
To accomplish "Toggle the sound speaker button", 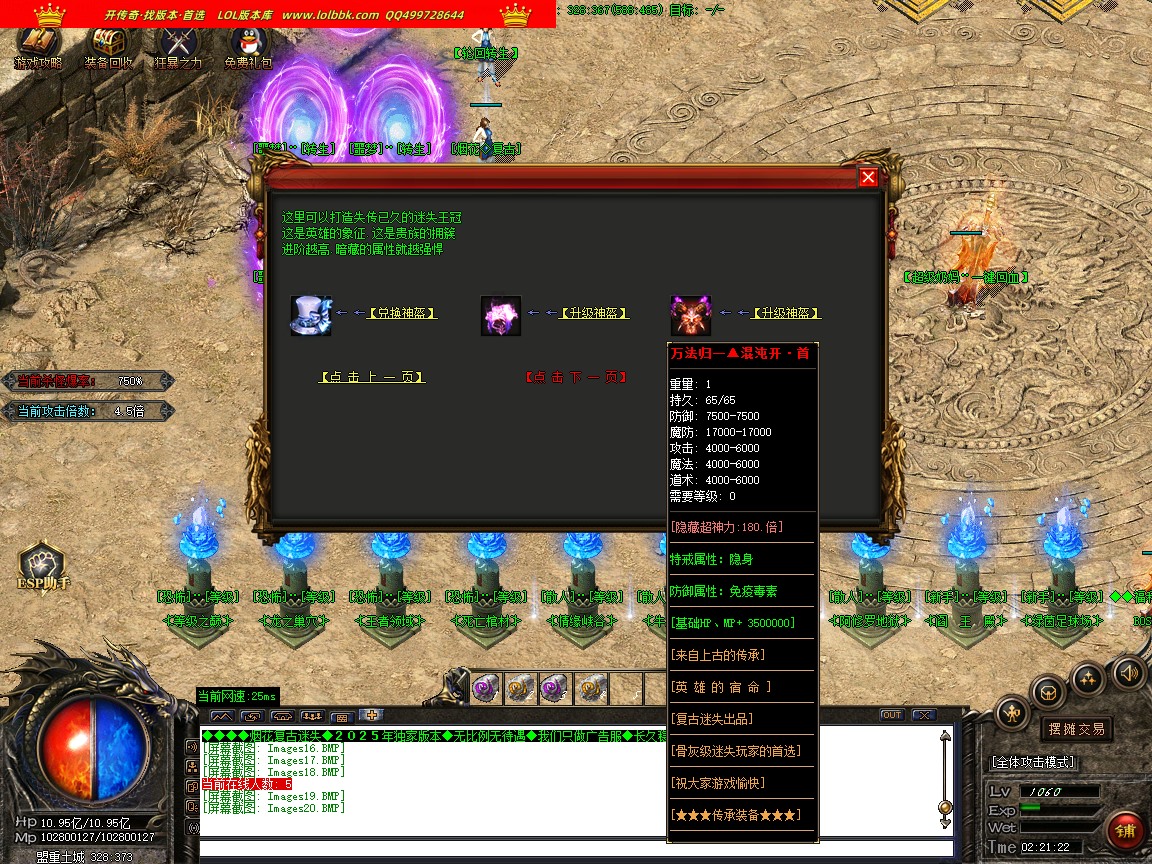I will [1128, 672].
